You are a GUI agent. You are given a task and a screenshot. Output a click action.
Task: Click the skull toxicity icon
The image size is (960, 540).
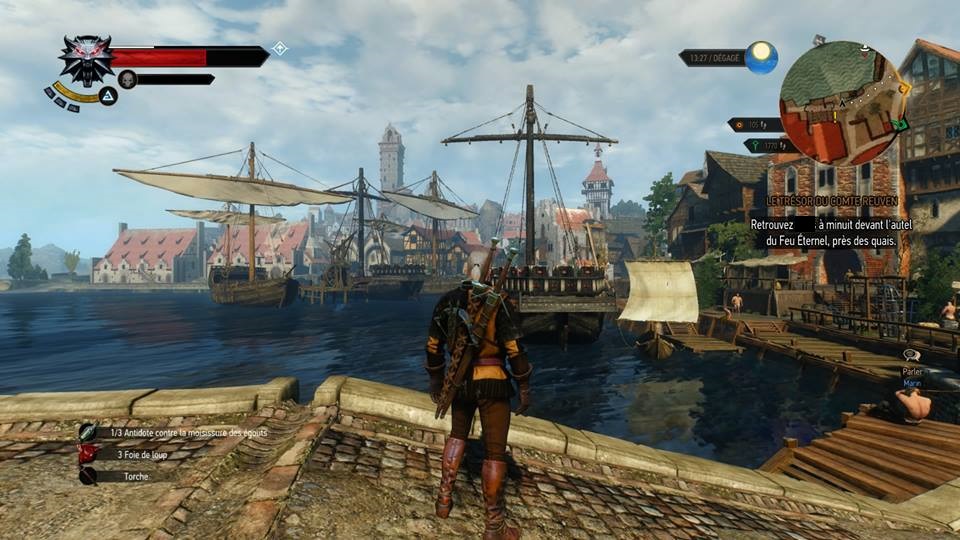[x=127, y=79]
